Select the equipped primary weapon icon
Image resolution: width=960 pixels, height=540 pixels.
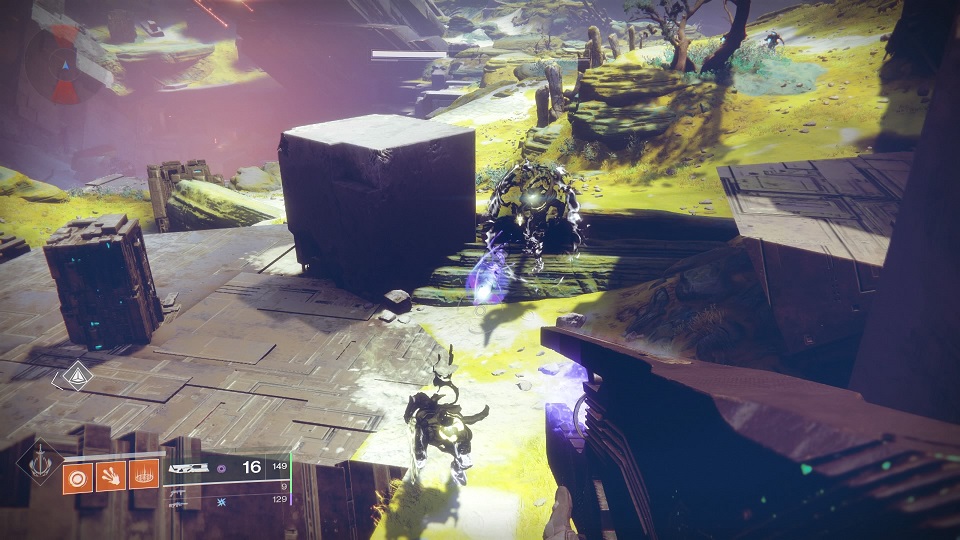189,468
